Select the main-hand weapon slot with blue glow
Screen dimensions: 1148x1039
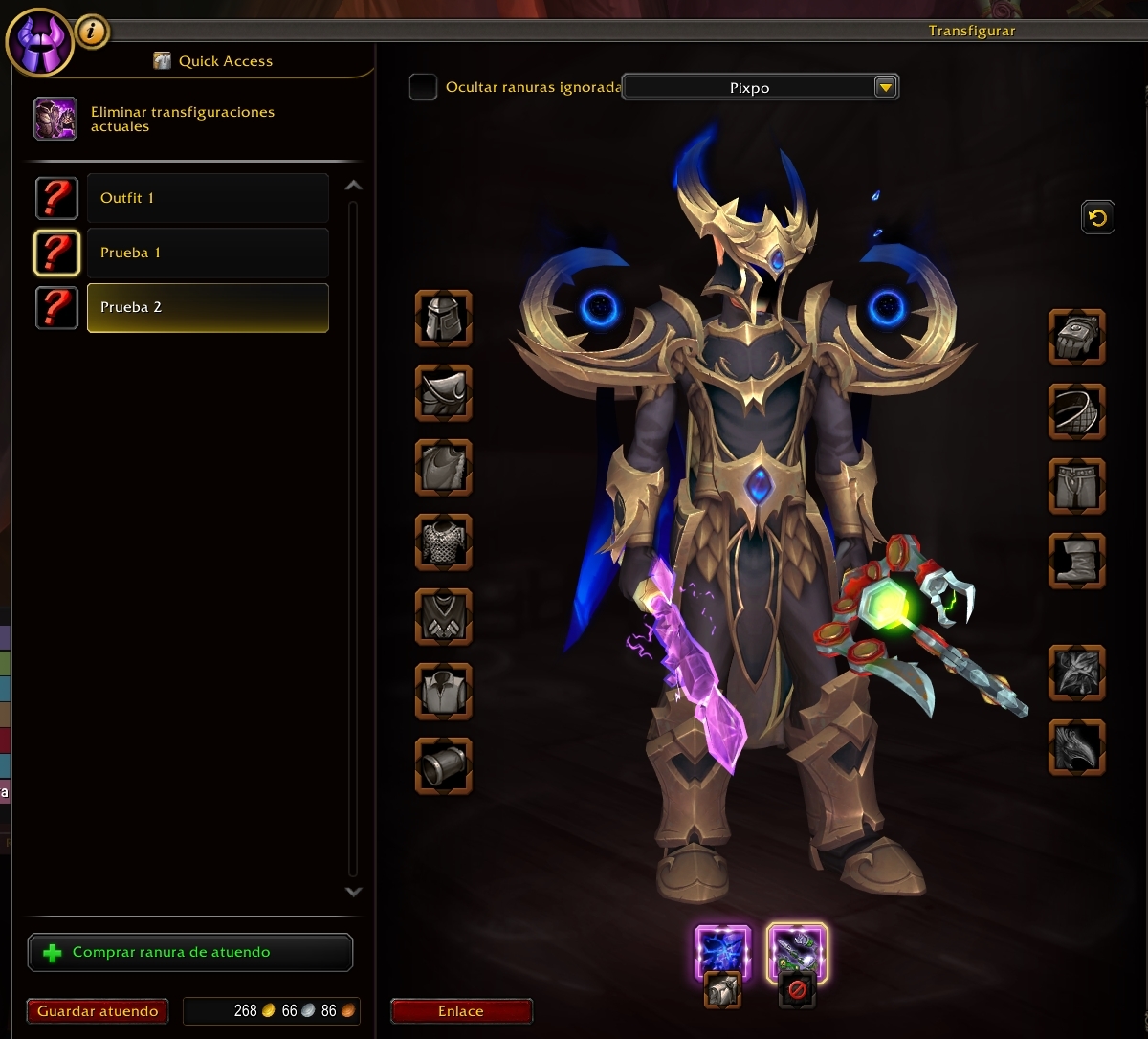pyautogui.click(x=722, y=952)
